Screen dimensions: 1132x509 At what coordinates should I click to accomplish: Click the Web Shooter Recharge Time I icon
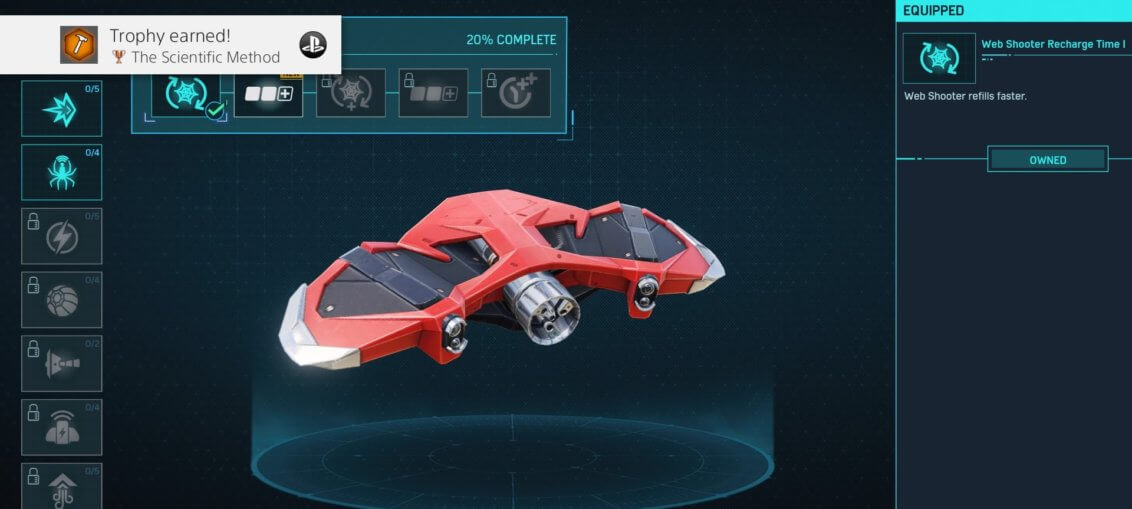click(939, 58)
